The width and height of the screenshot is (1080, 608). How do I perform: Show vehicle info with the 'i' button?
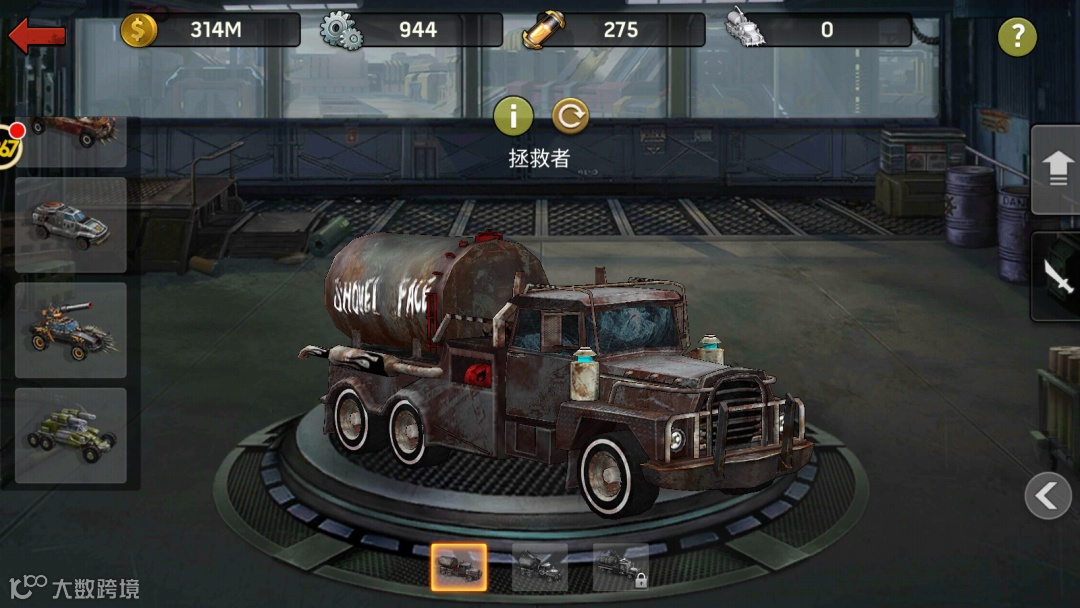pyautogui.click(x=513, y=116)
